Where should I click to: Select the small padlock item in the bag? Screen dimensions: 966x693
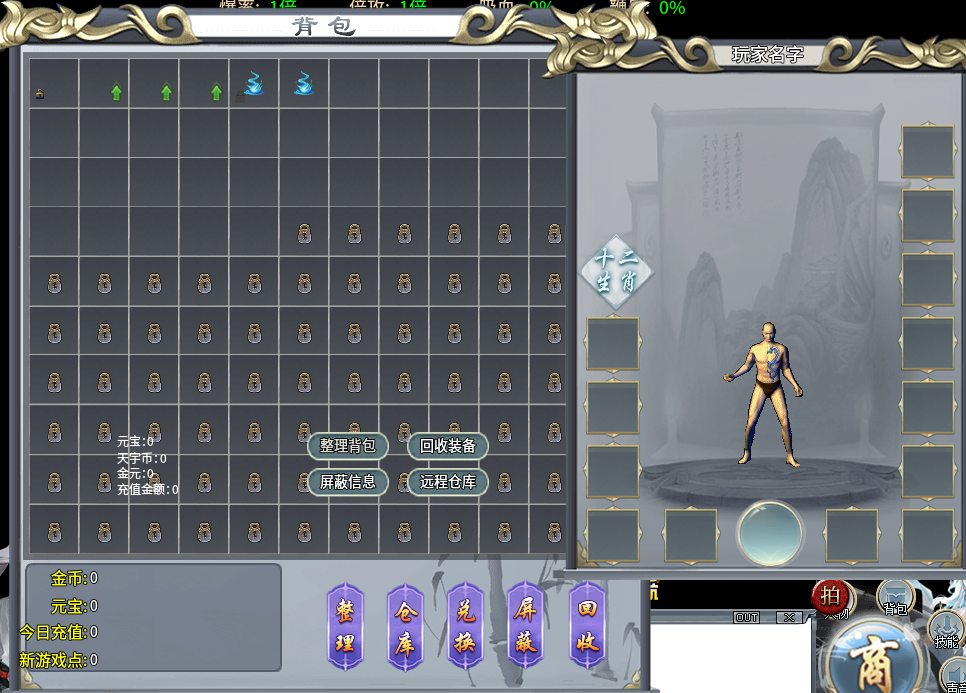tap(40, 94)
